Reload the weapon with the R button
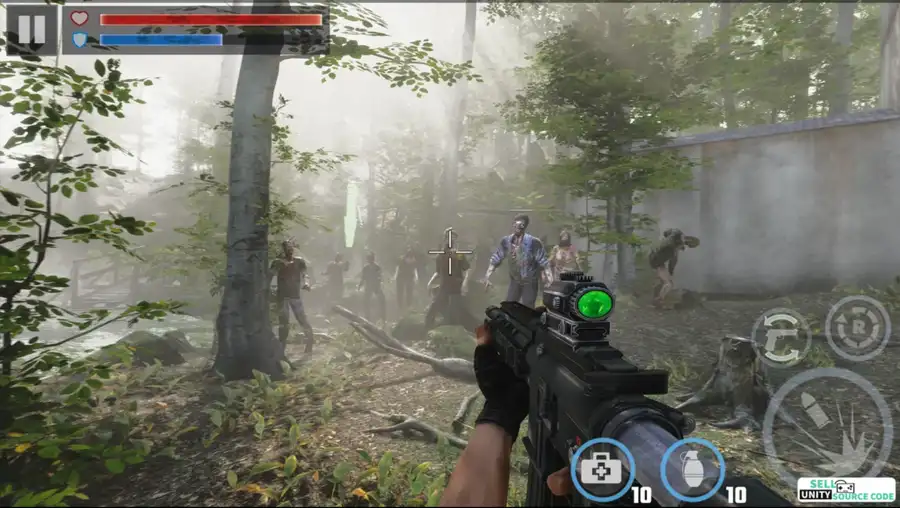Screen dimensions: 900x508 tap(857, 328)
